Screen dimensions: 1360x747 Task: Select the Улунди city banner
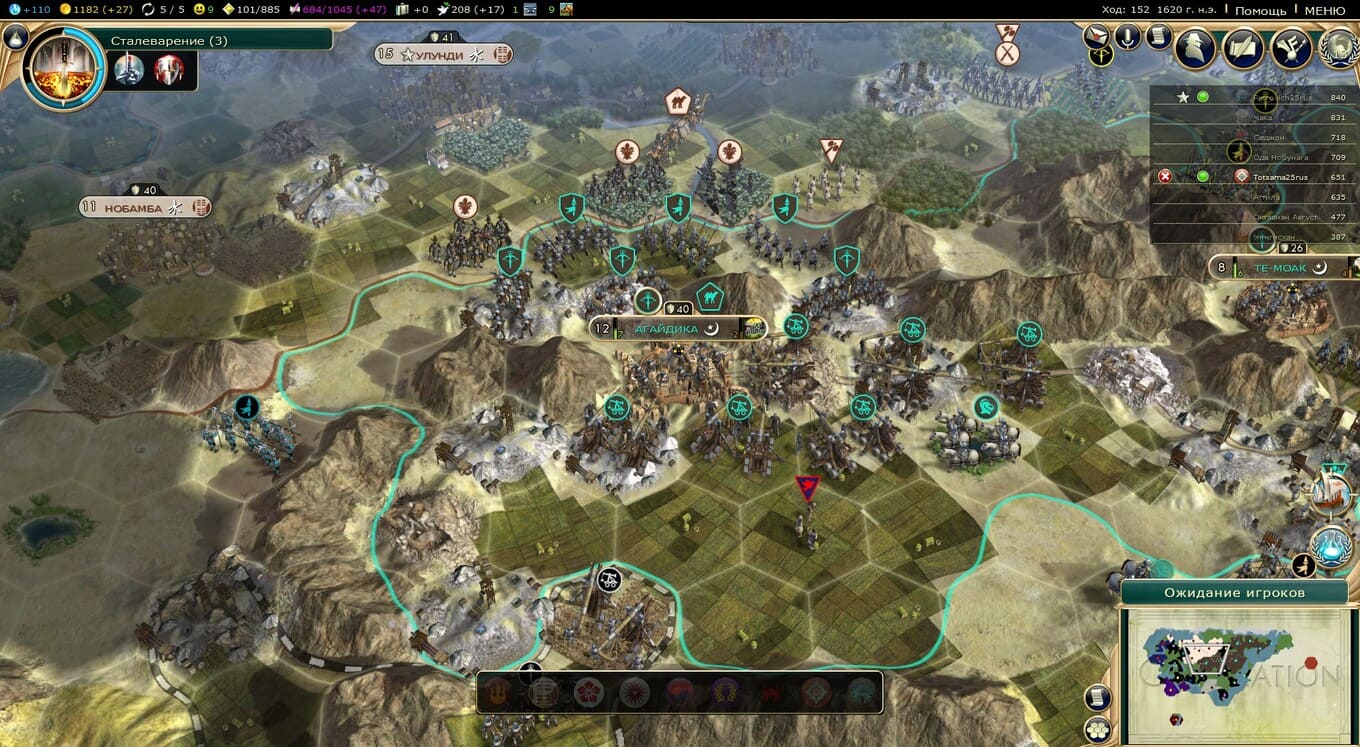point(439,55)
